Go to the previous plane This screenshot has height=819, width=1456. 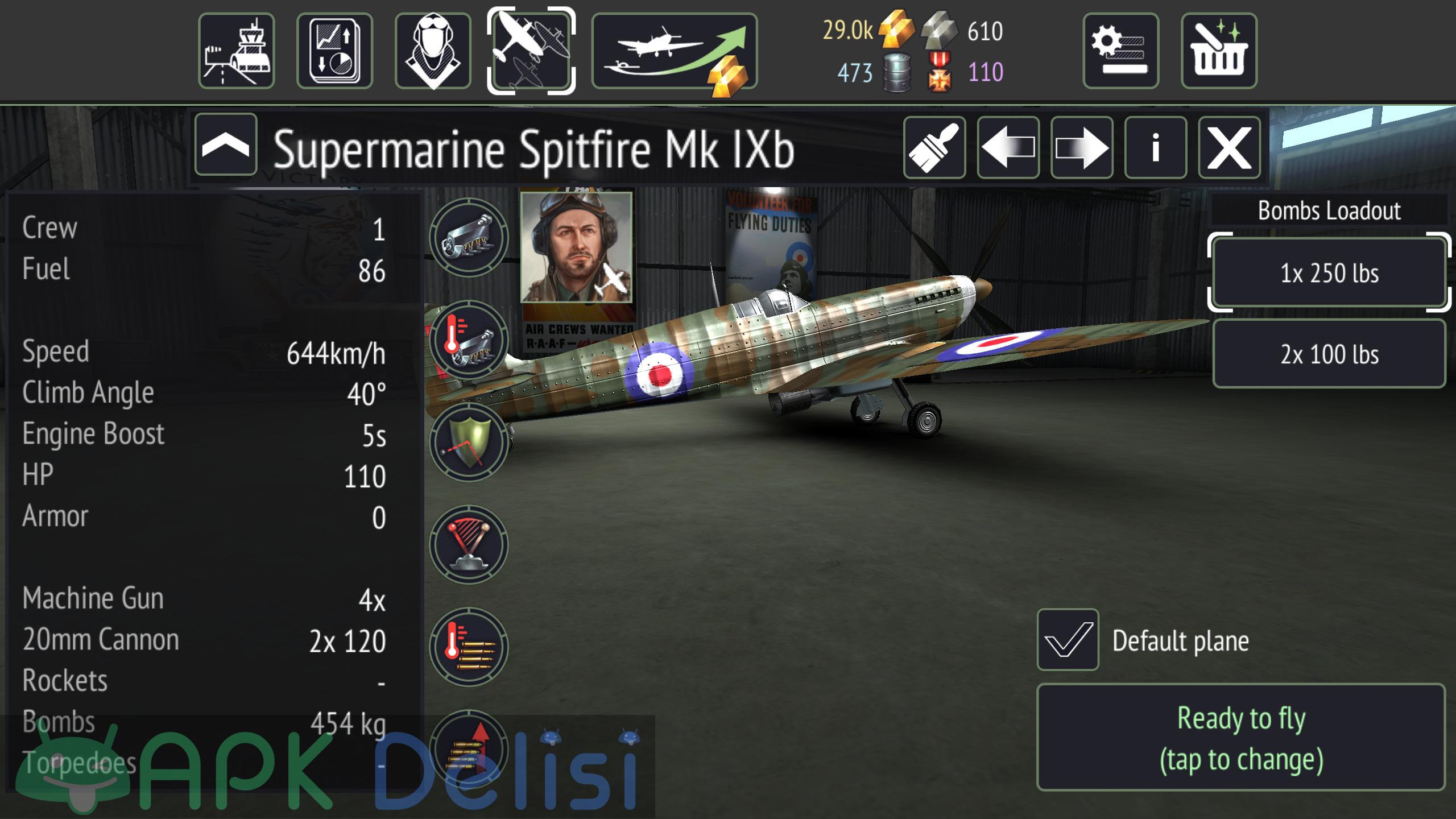point(1008,148)
